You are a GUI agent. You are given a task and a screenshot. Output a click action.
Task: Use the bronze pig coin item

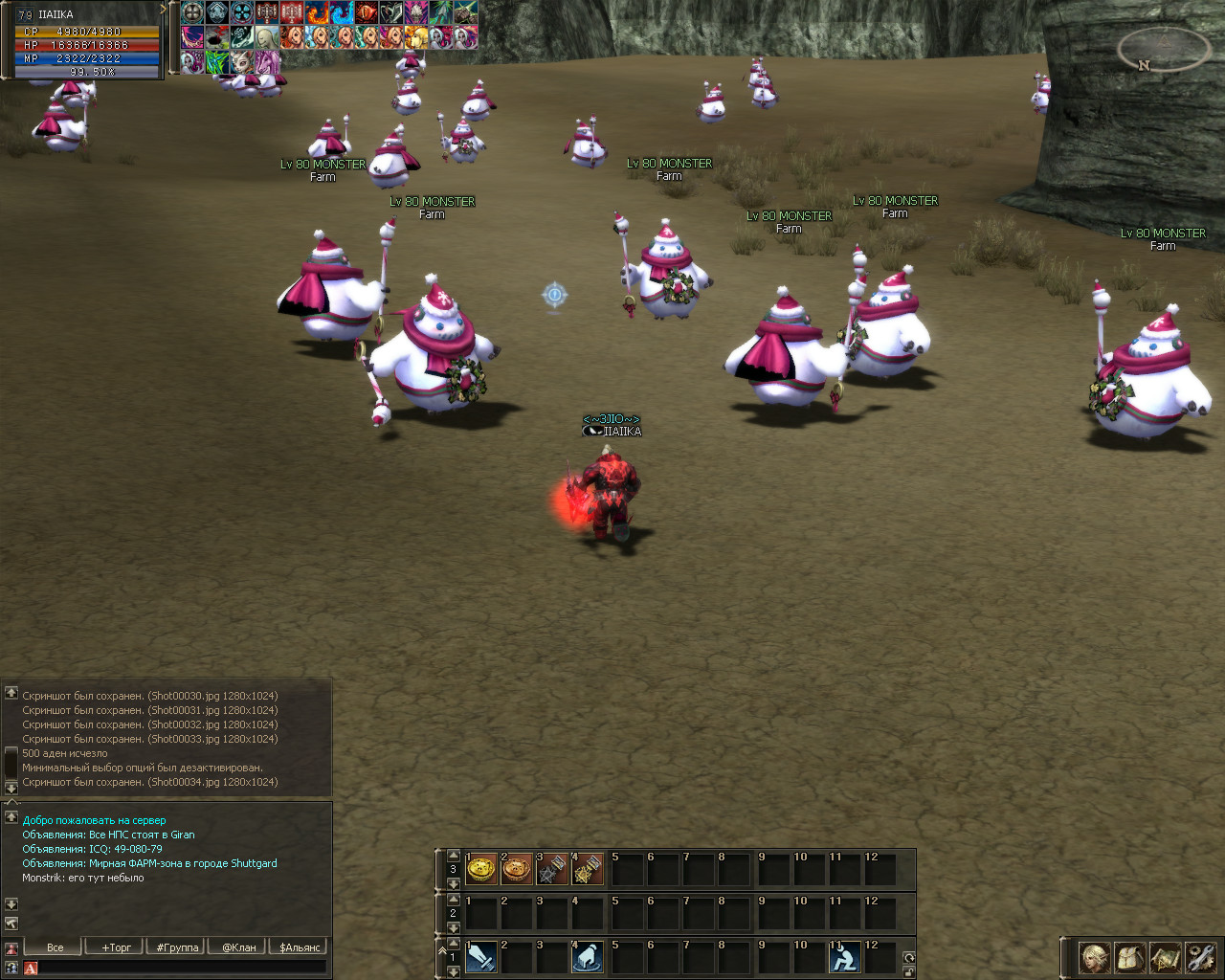click(x=517, y=869)
